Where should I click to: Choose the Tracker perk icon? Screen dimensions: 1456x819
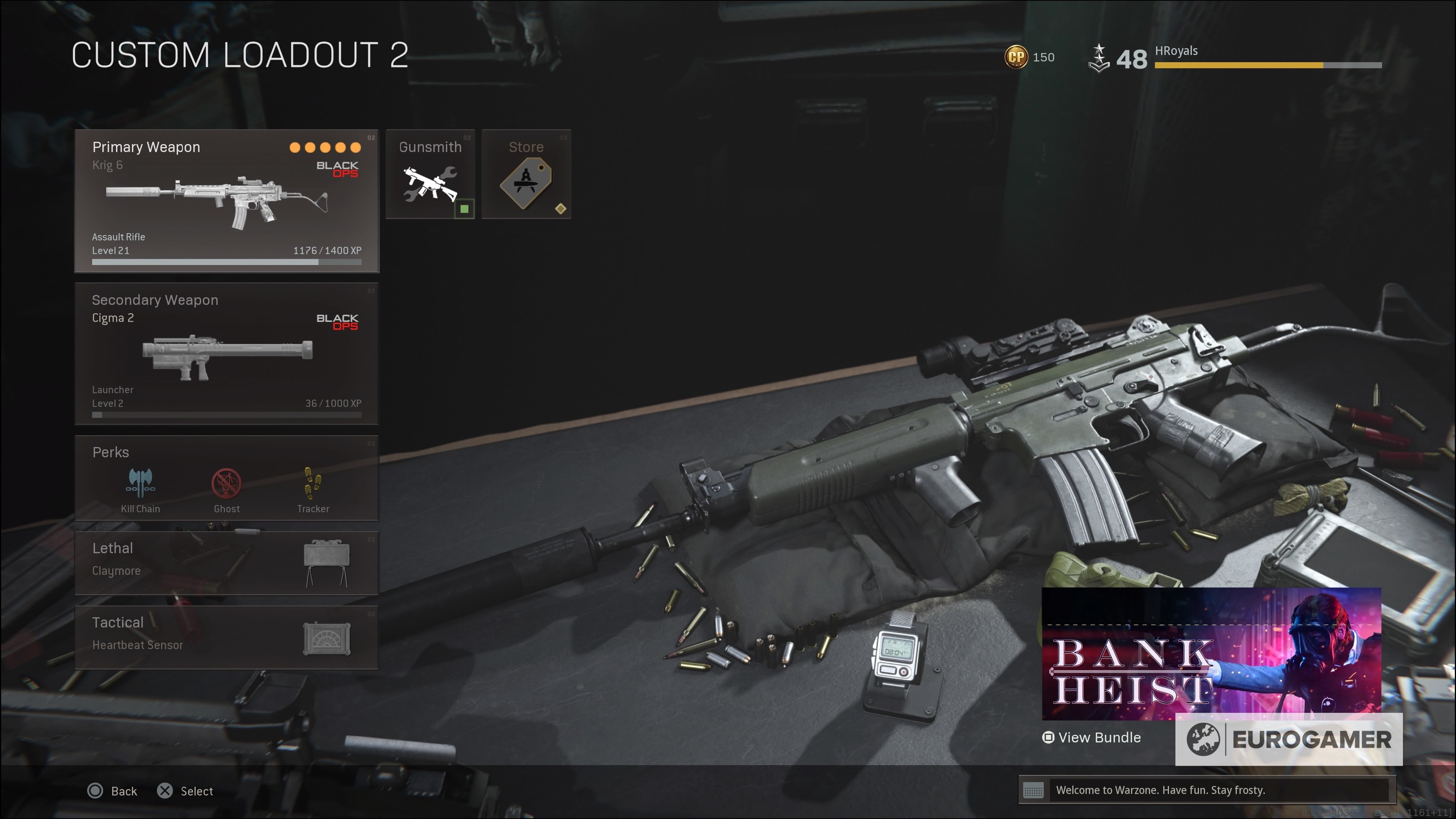(312, 484)
